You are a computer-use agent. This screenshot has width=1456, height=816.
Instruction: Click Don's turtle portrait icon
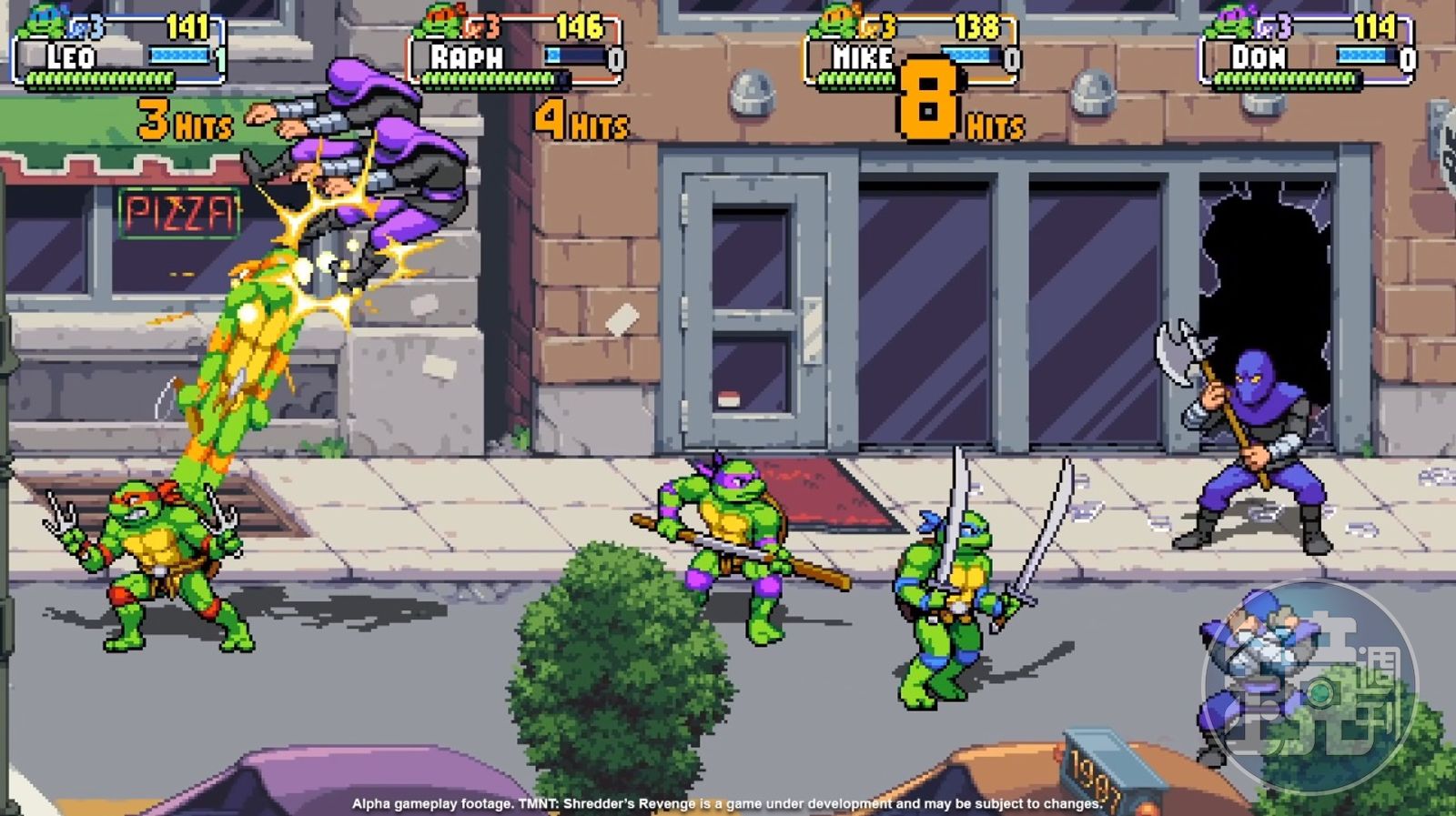click(1229, 22)
